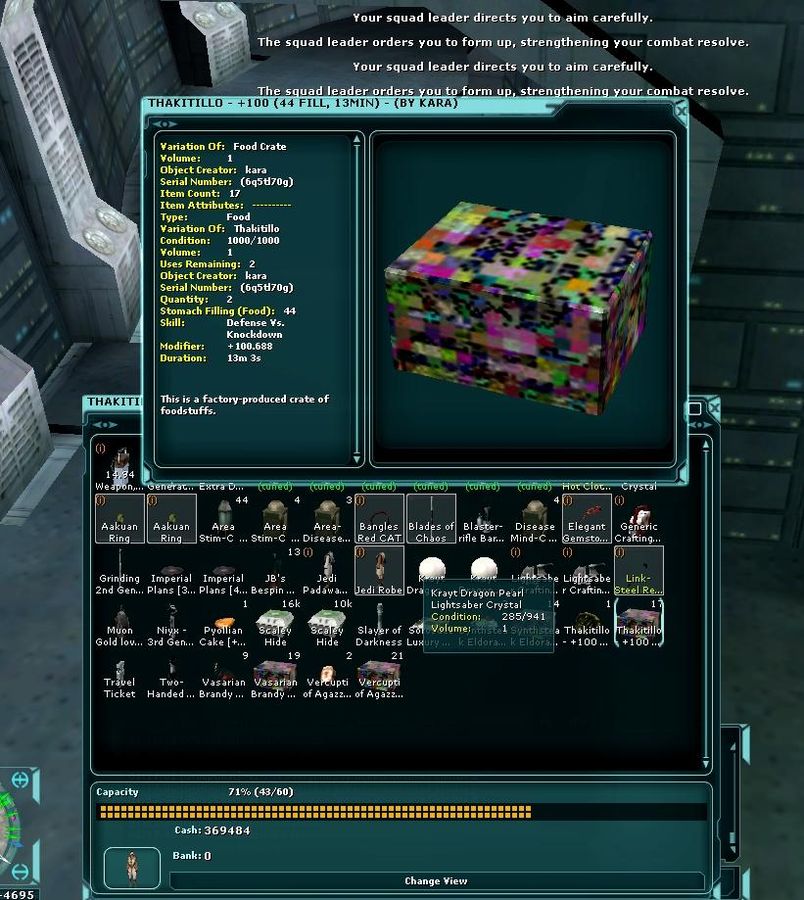The height and width of the screenshot is (900, 804).
Task: Select the Link-Steel item slot
Action: click(639, 571)
